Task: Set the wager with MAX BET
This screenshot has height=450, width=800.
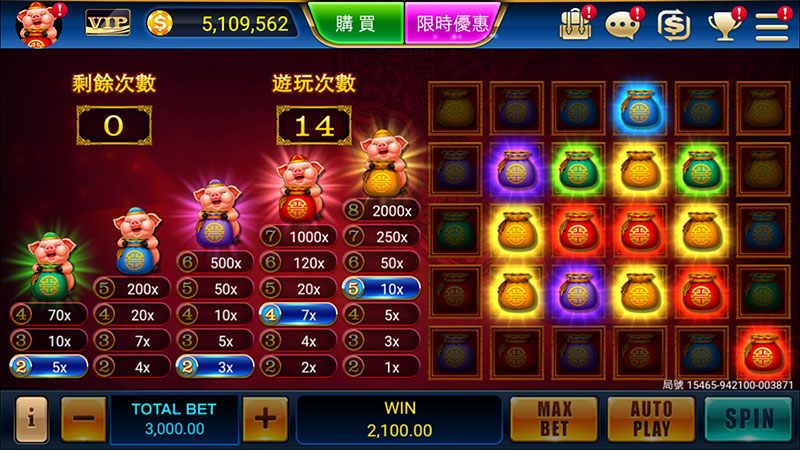Action: coord(554,418)
